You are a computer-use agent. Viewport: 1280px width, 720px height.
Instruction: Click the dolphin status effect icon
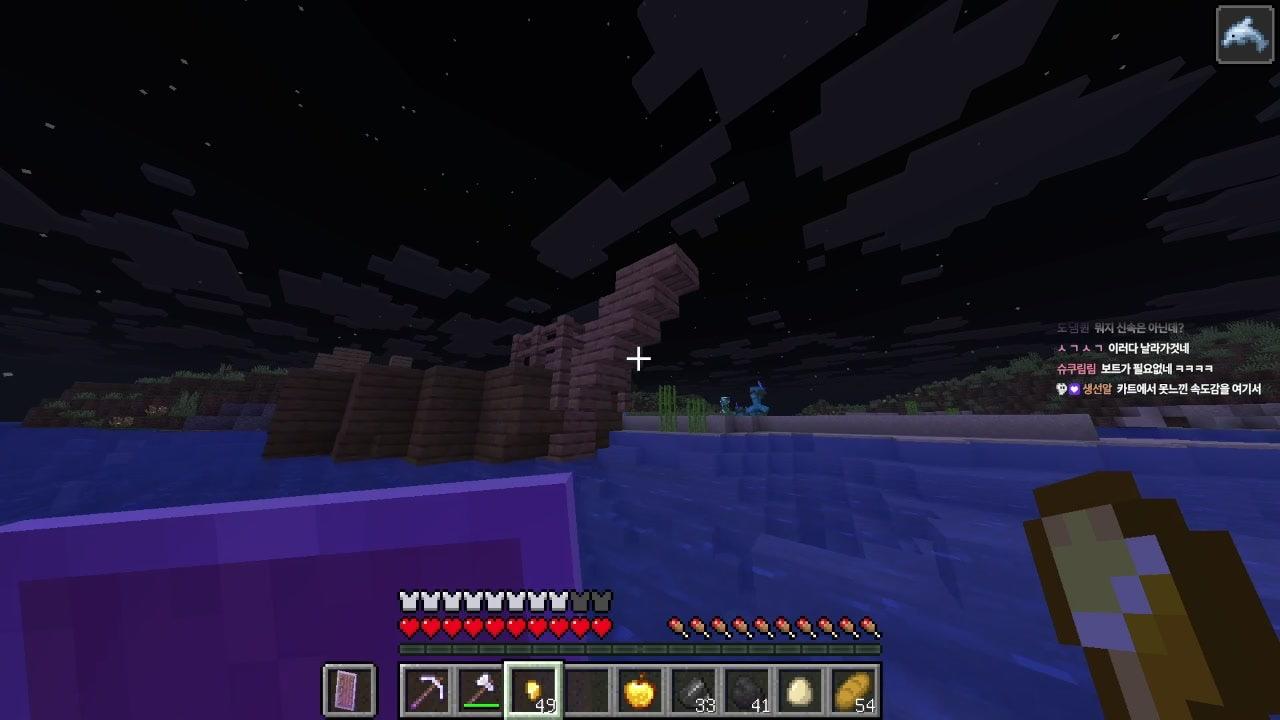click(1244, 35)
